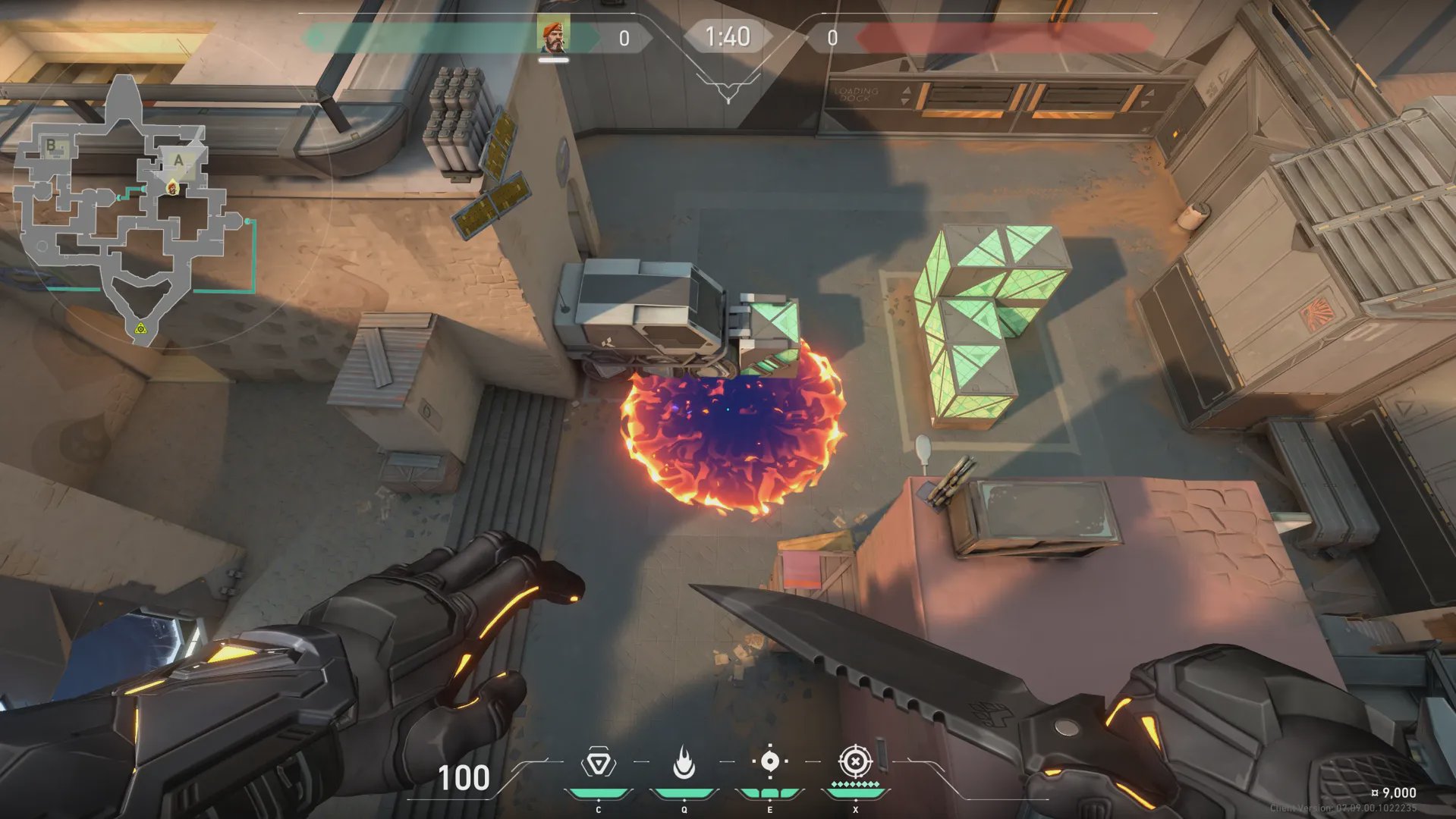Select the Stim Beacon ability icon
The image size is (1456, 819).
[598, 763]
